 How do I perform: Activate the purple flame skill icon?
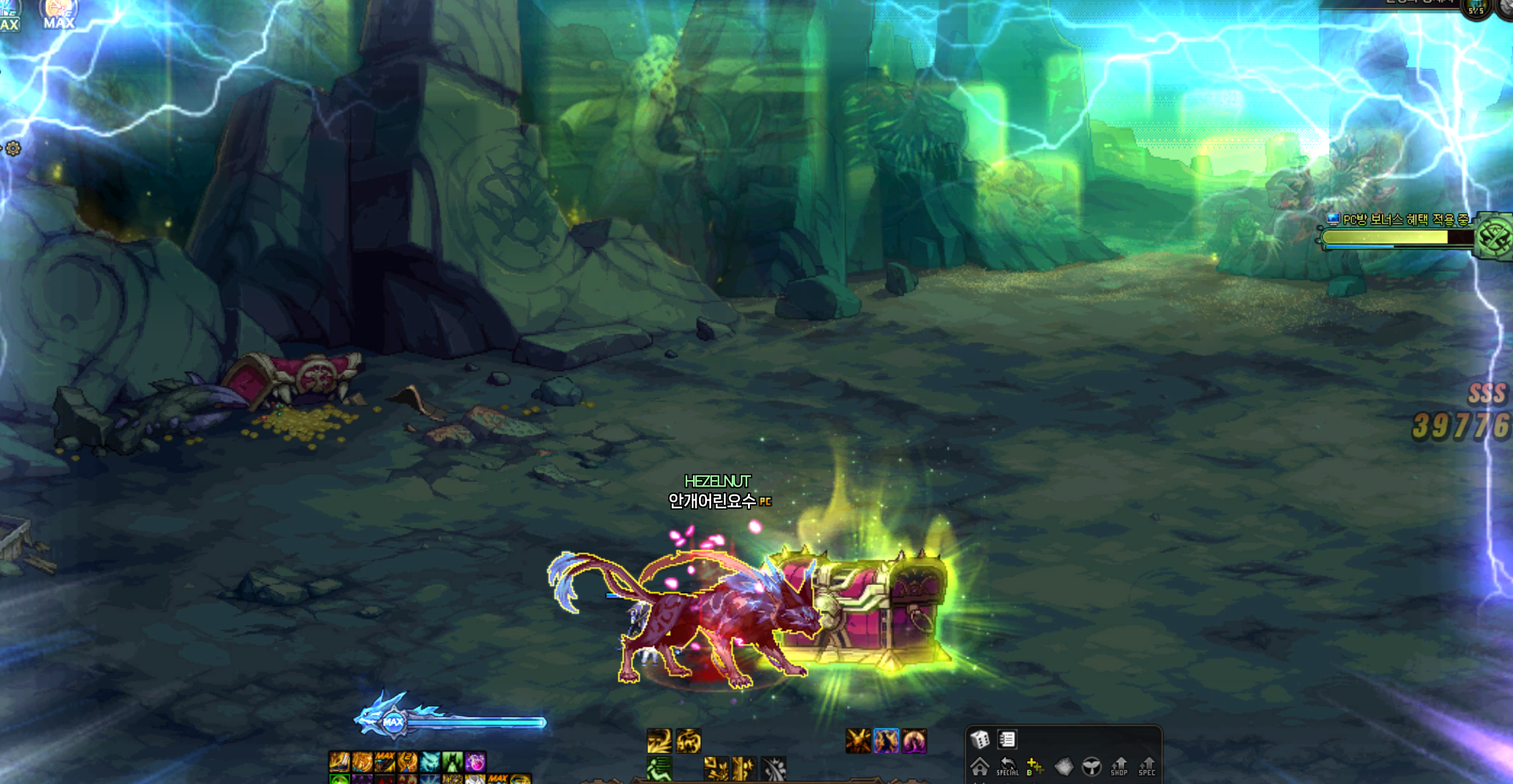(x=914, y=741)
